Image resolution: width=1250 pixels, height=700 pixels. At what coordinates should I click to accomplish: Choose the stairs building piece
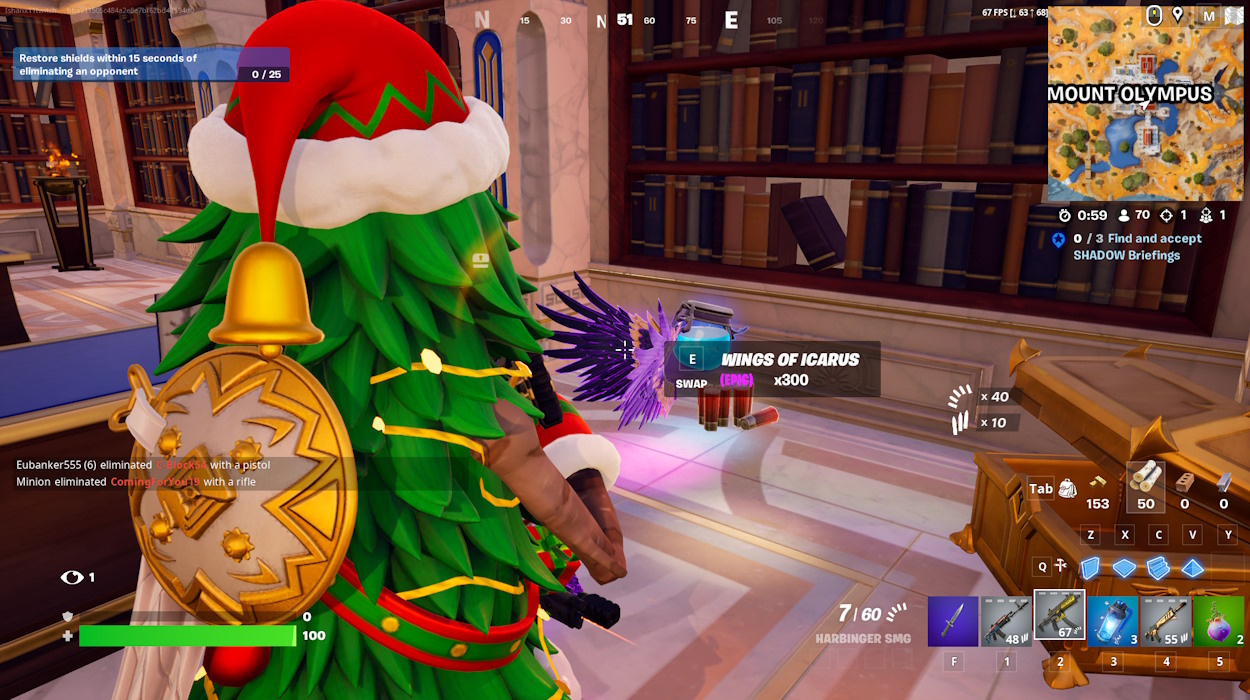[x=1159, y=568]
